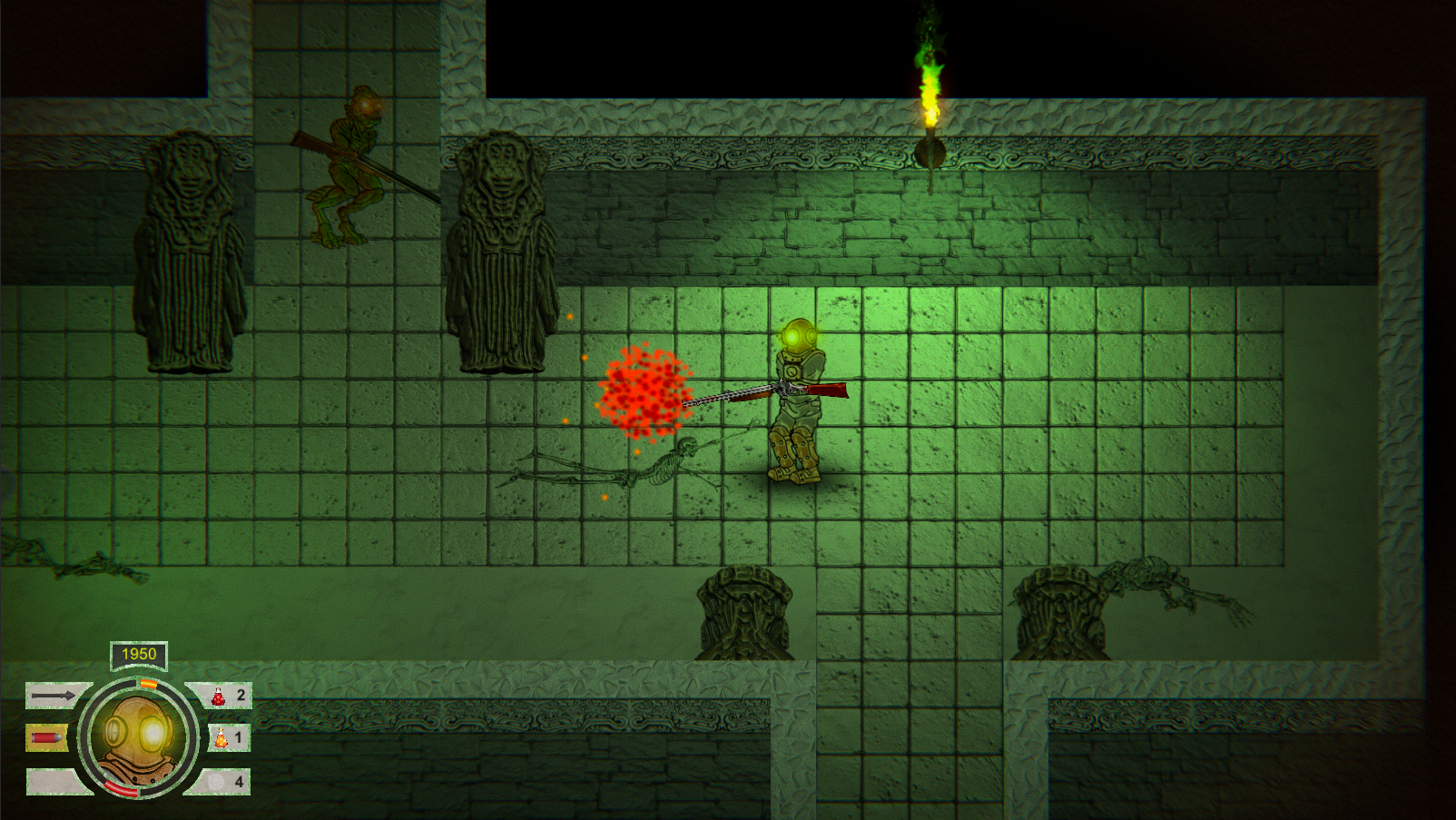Use the orange fire potion
The height and width of the screenshot is (820, 1456).
coord(221,738)
